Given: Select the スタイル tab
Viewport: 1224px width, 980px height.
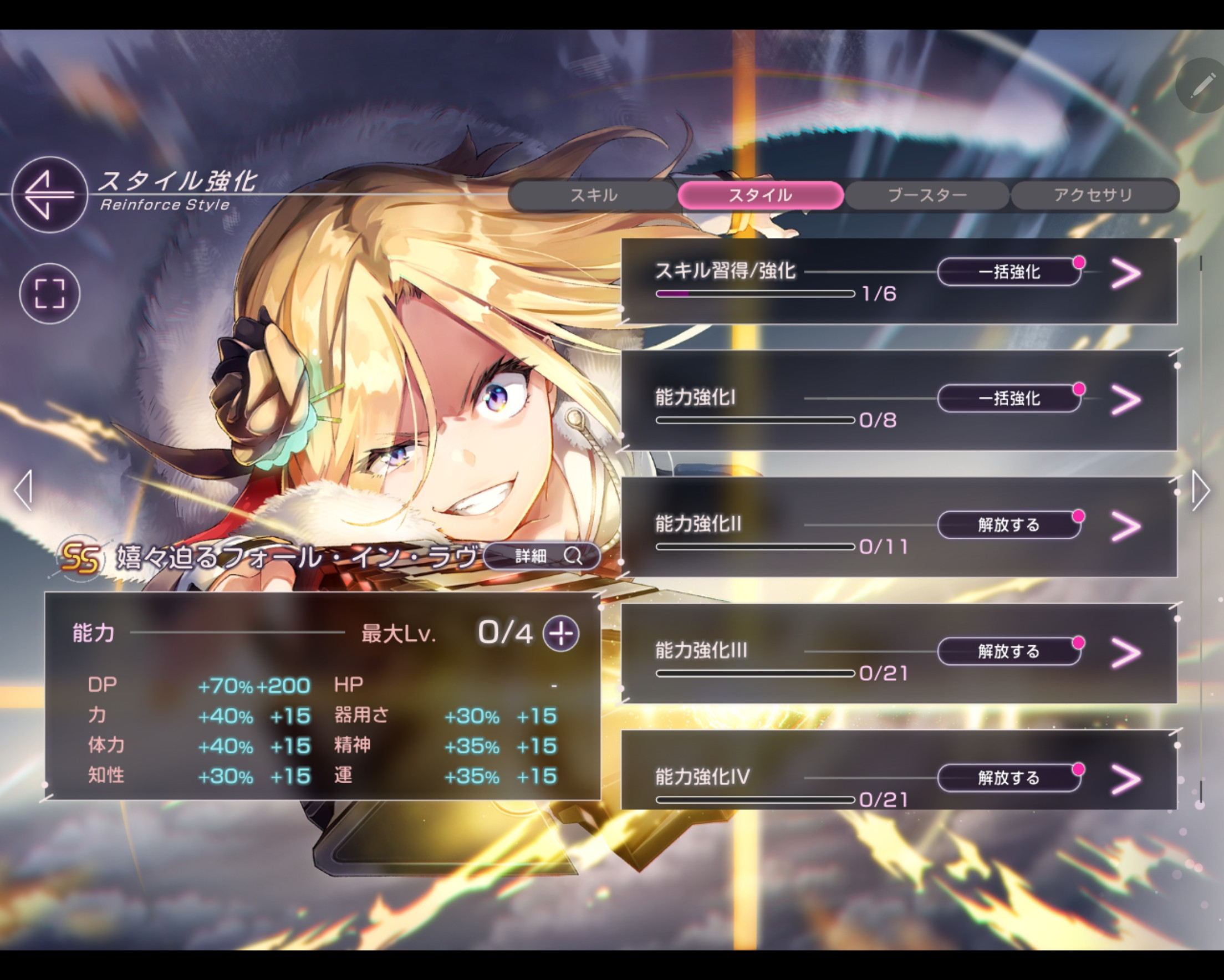Looking at the screenshot, I should coord(759,195).
